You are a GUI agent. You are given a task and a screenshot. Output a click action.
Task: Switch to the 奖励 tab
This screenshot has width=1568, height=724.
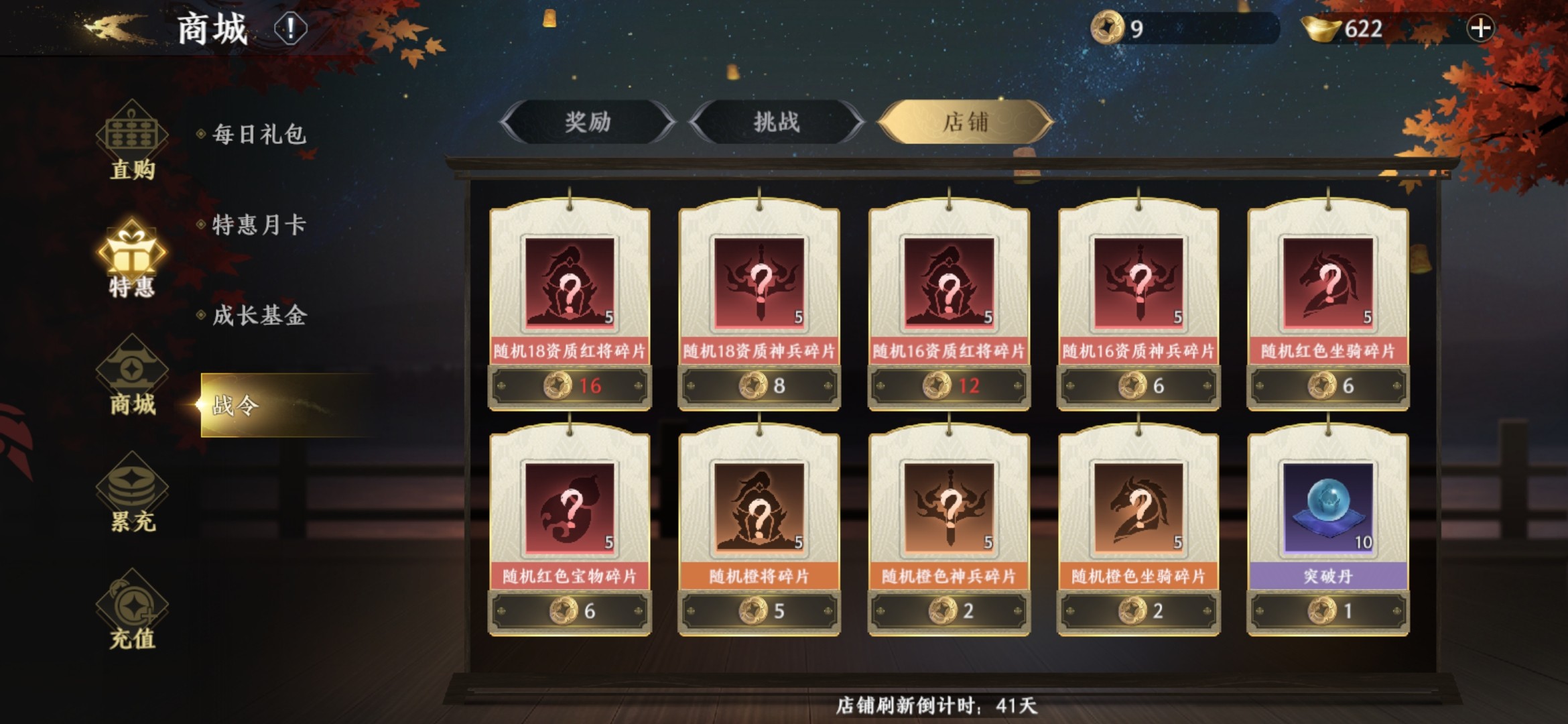click(588, 122)
